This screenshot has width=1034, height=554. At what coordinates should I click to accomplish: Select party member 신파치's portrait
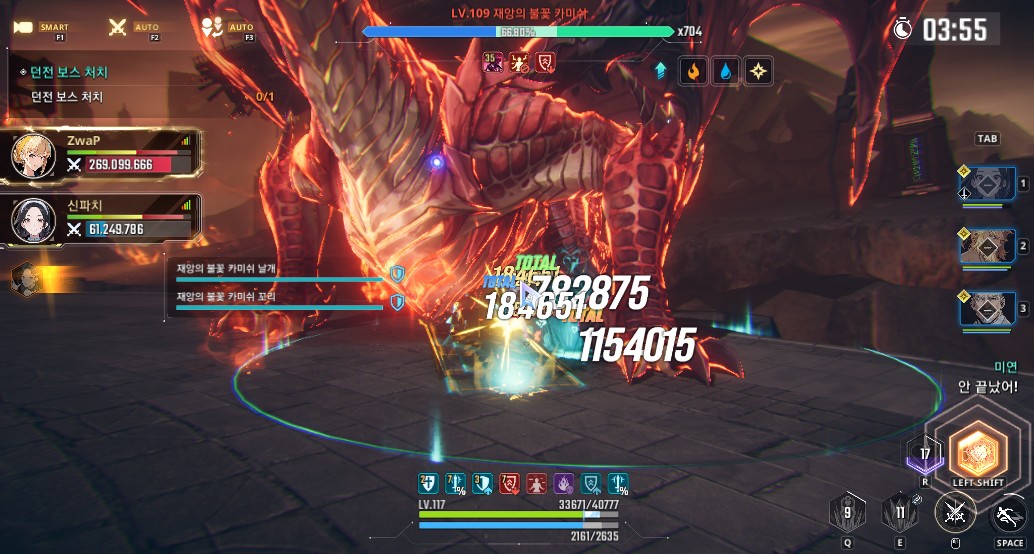coord(33,220)
